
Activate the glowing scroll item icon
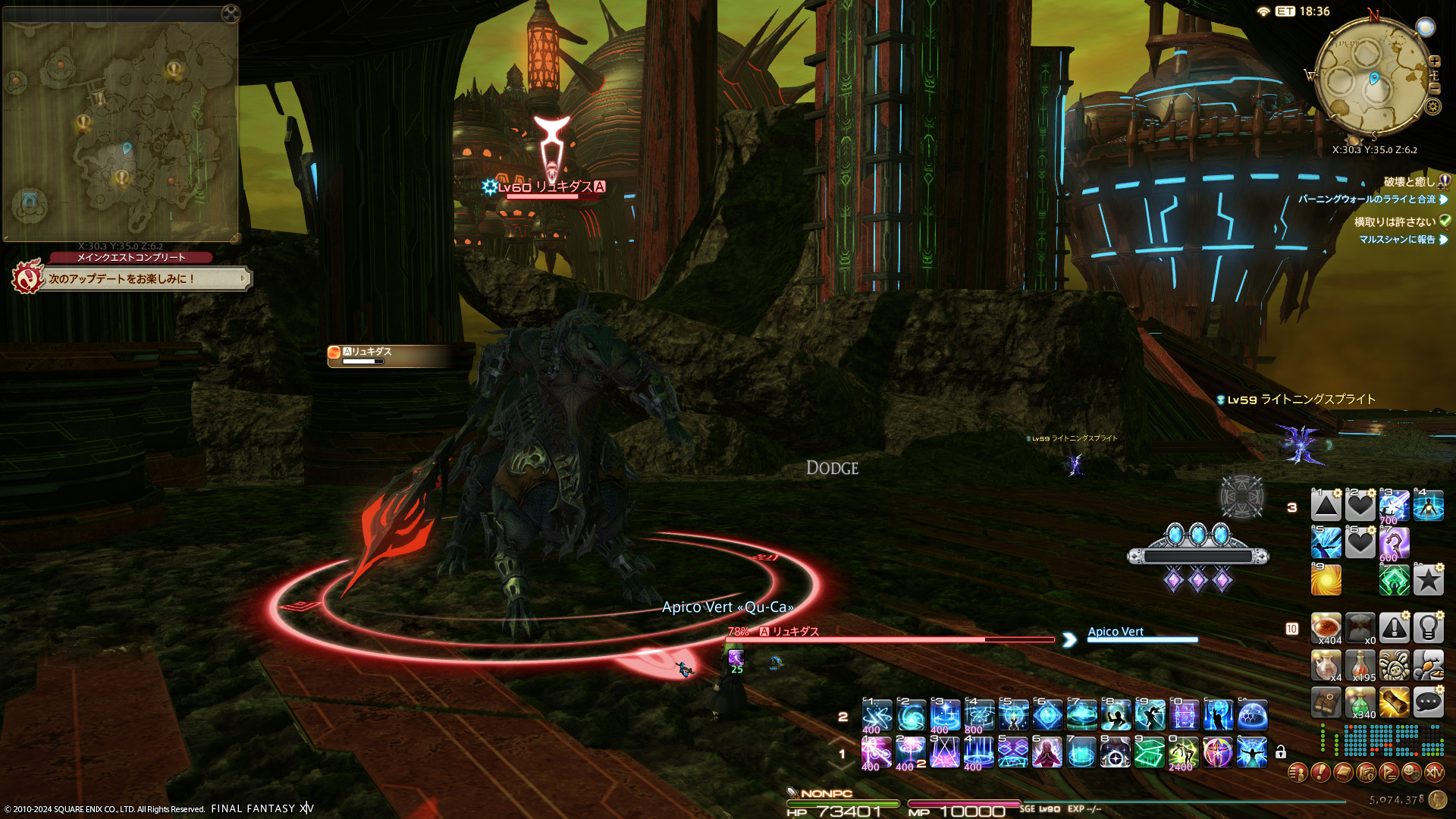coord(1394,703)
